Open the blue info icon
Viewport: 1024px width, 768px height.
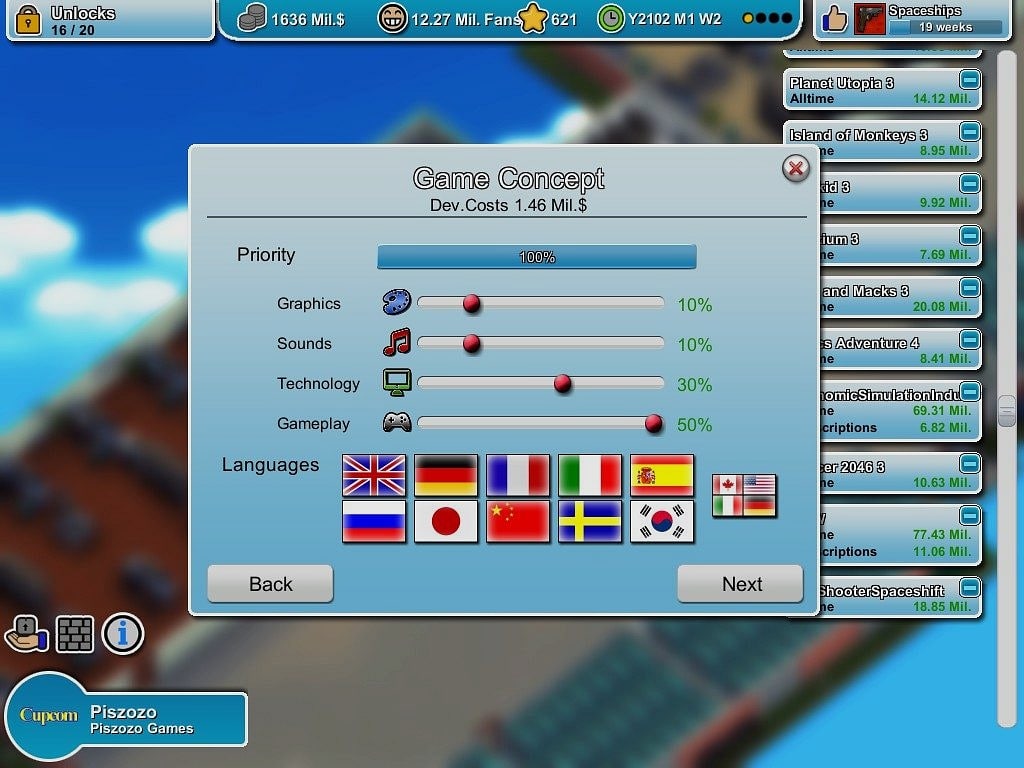123,633
